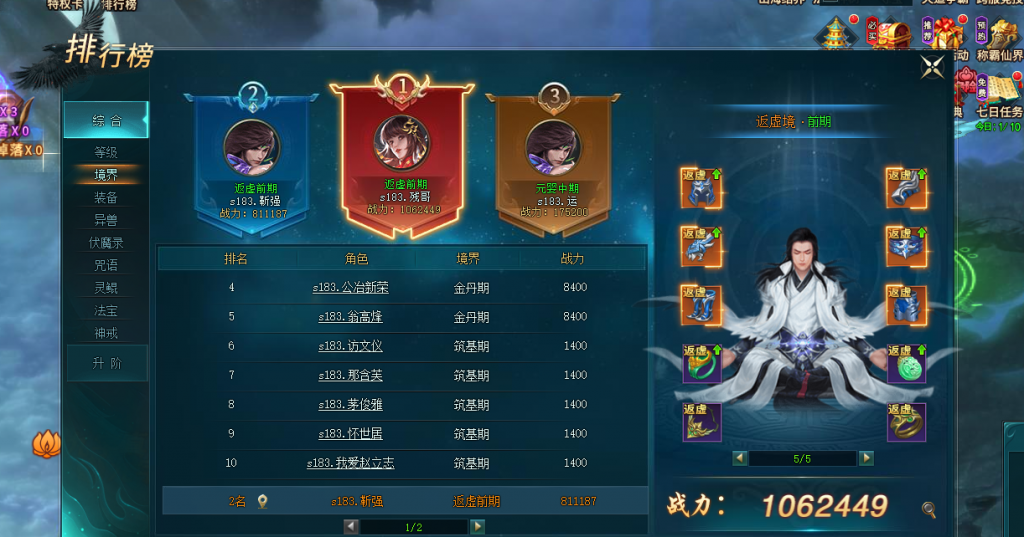The width and height of the screenshot is (1024, 537).
Task: Click the magnifier icon beside 战力 score
Action: click(x=929, y=510)
